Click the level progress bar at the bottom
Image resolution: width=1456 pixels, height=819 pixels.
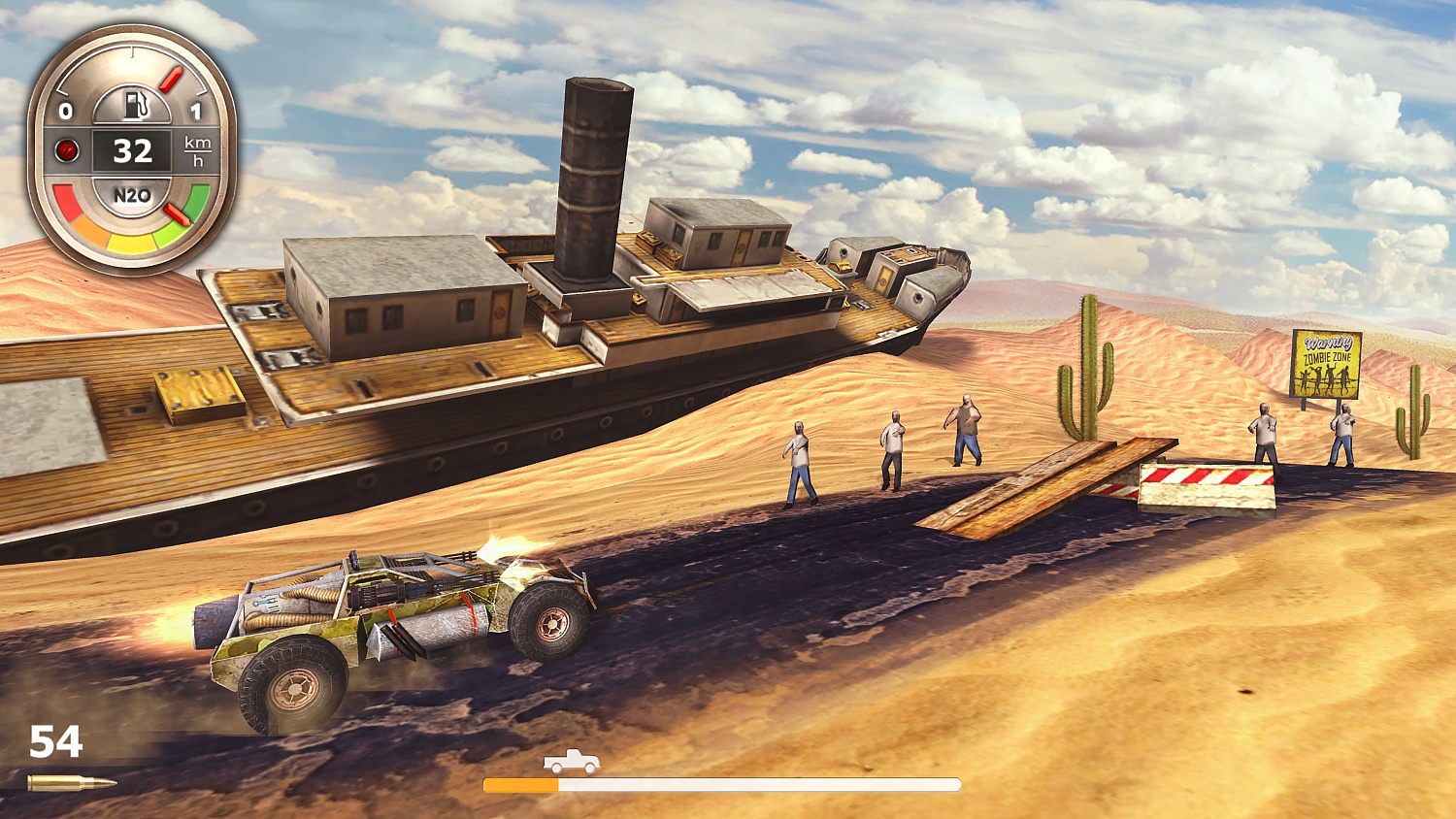pyautogui.click(x=723, y=785)
